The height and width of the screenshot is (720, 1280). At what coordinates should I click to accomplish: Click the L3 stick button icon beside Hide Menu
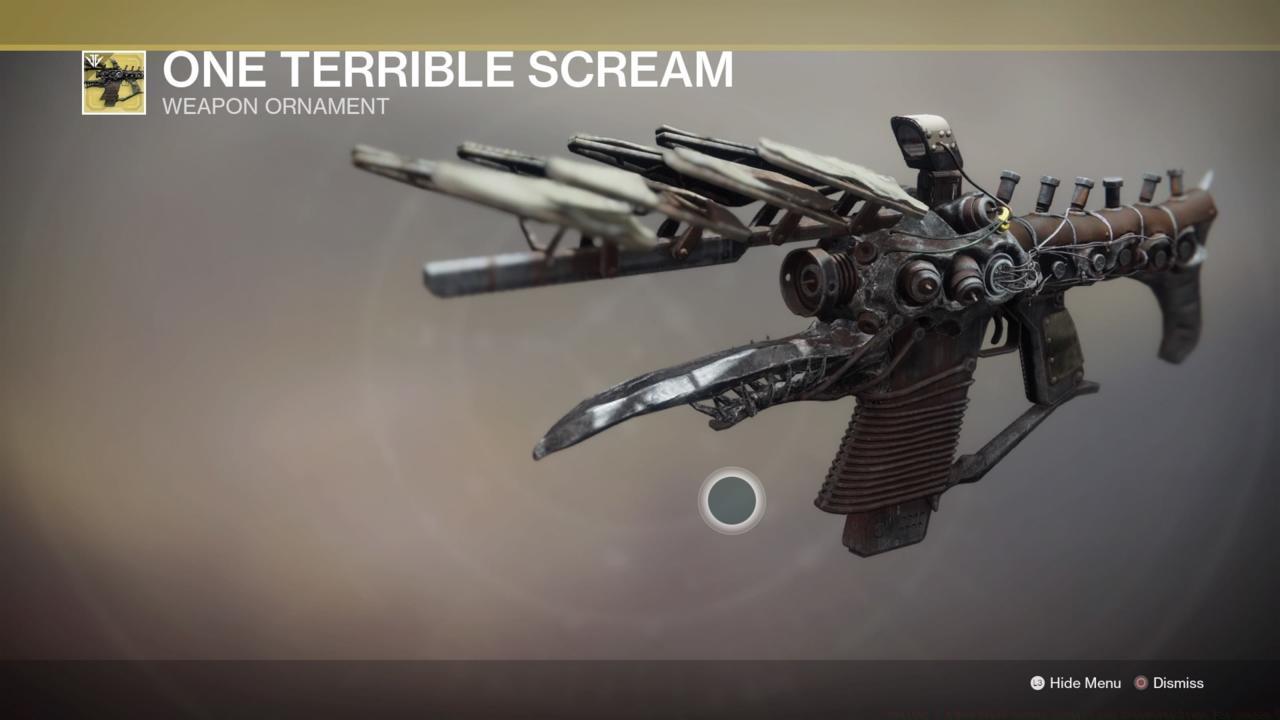click(x=1036, y=683)
